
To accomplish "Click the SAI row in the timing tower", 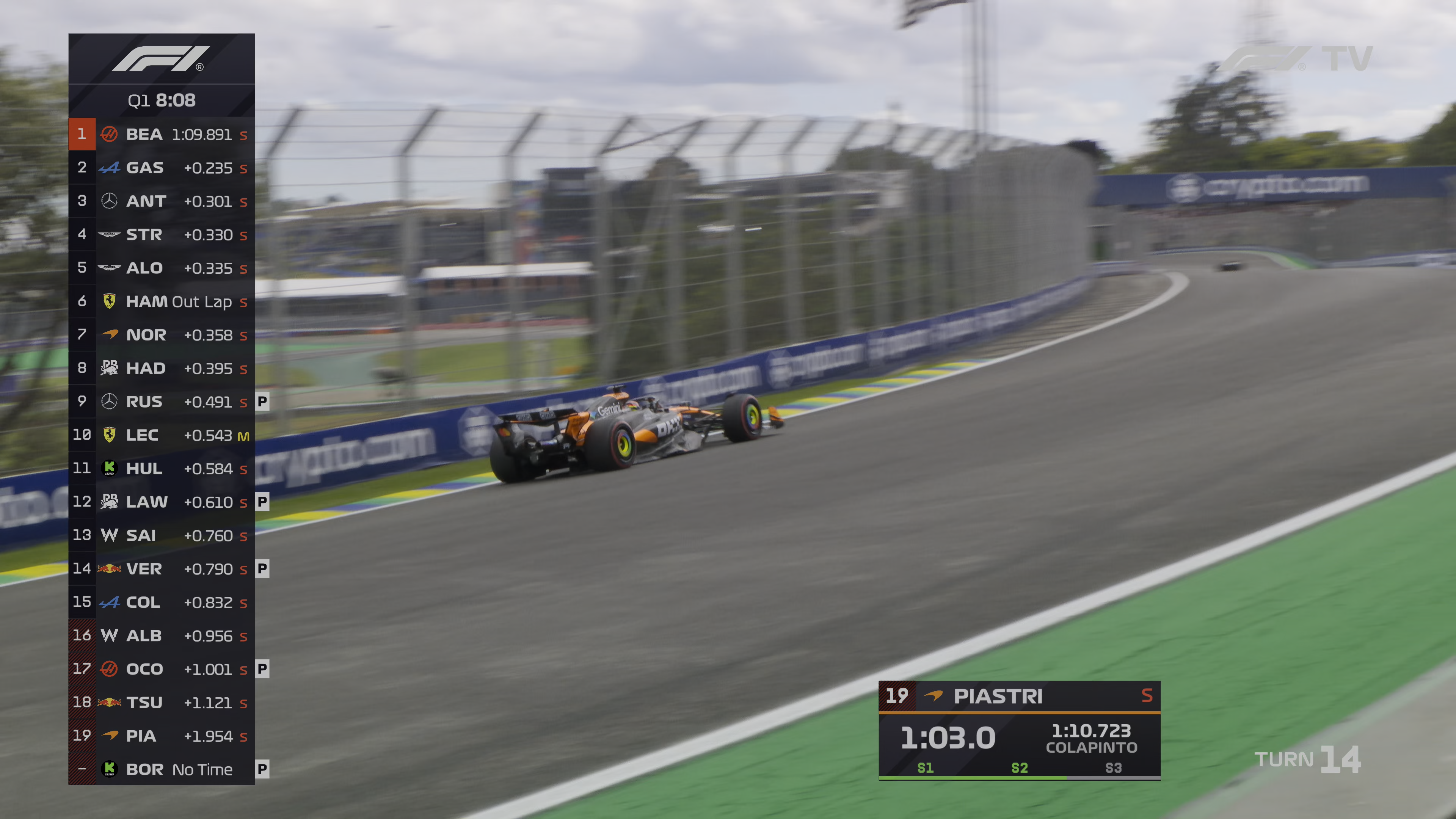I will pos(161,535).
